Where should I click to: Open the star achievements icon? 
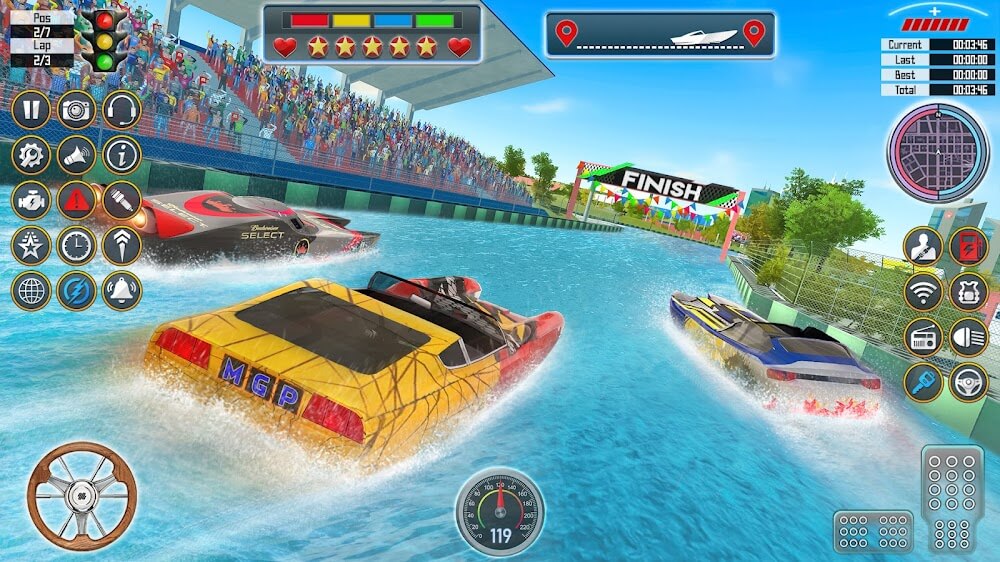[31, 245]
